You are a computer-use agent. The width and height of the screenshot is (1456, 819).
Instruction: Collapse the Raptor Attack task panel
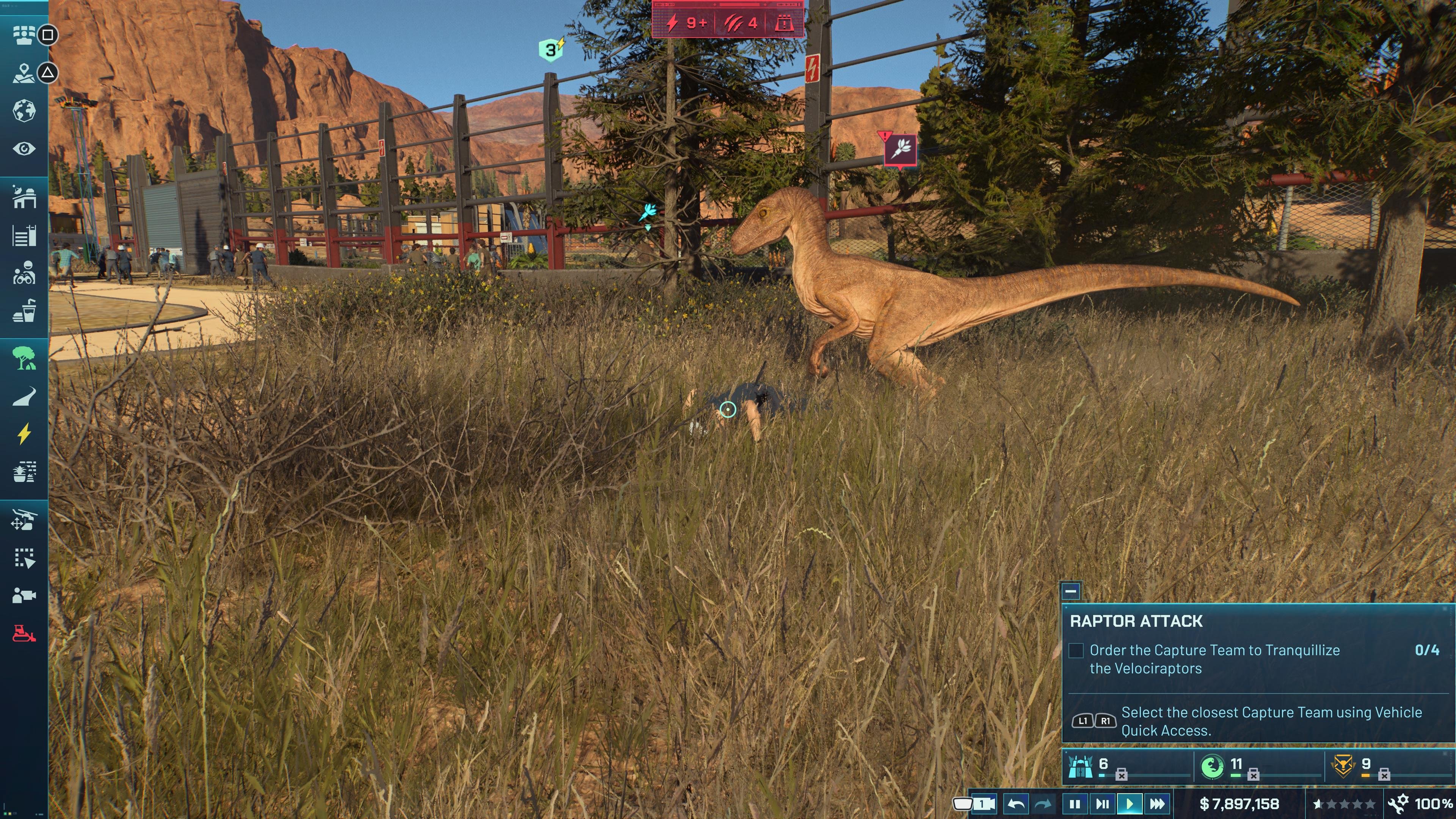[1072, 592]
